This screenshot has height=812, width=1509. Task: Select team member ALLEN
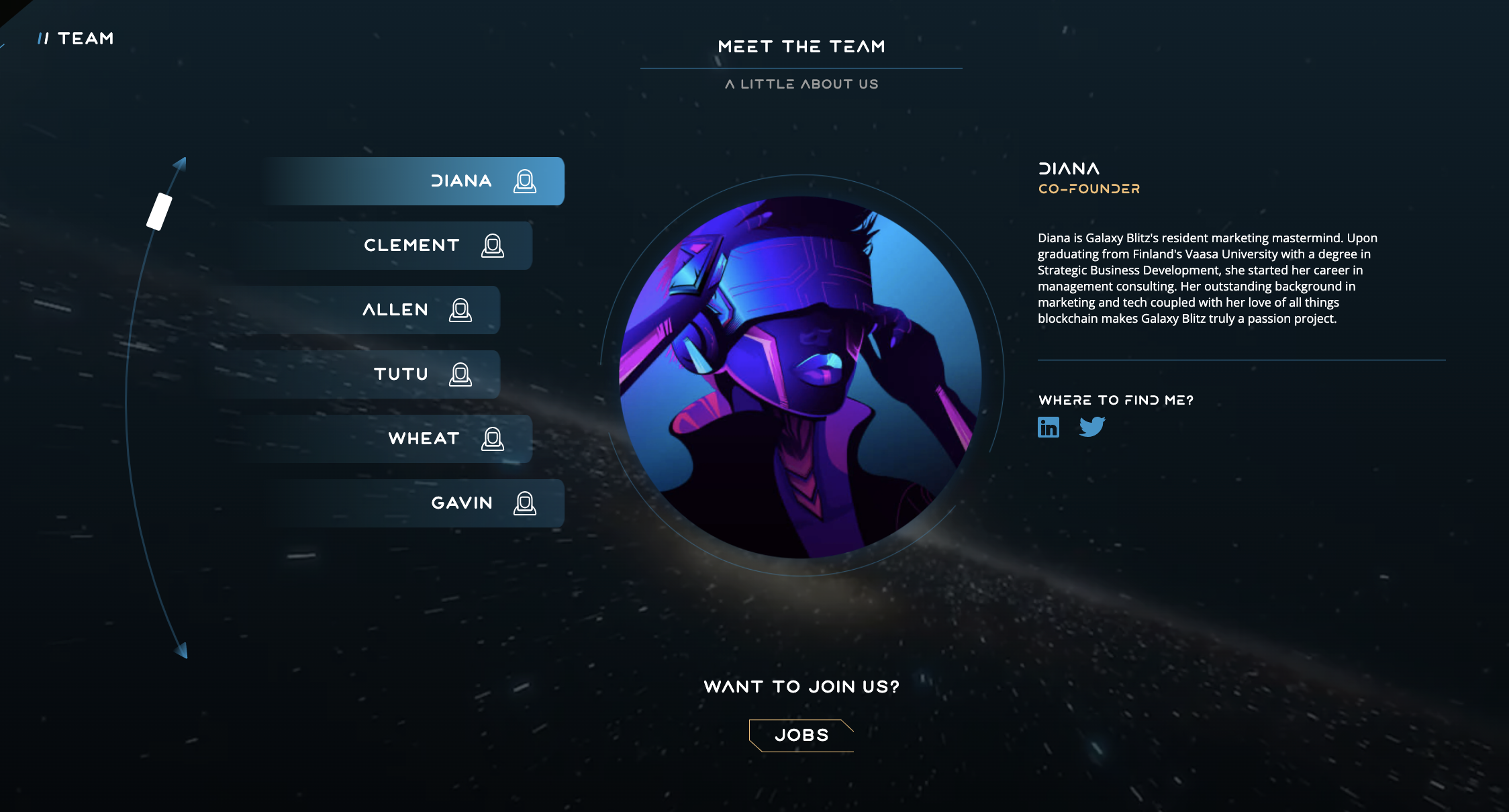(x=395, y=309)
